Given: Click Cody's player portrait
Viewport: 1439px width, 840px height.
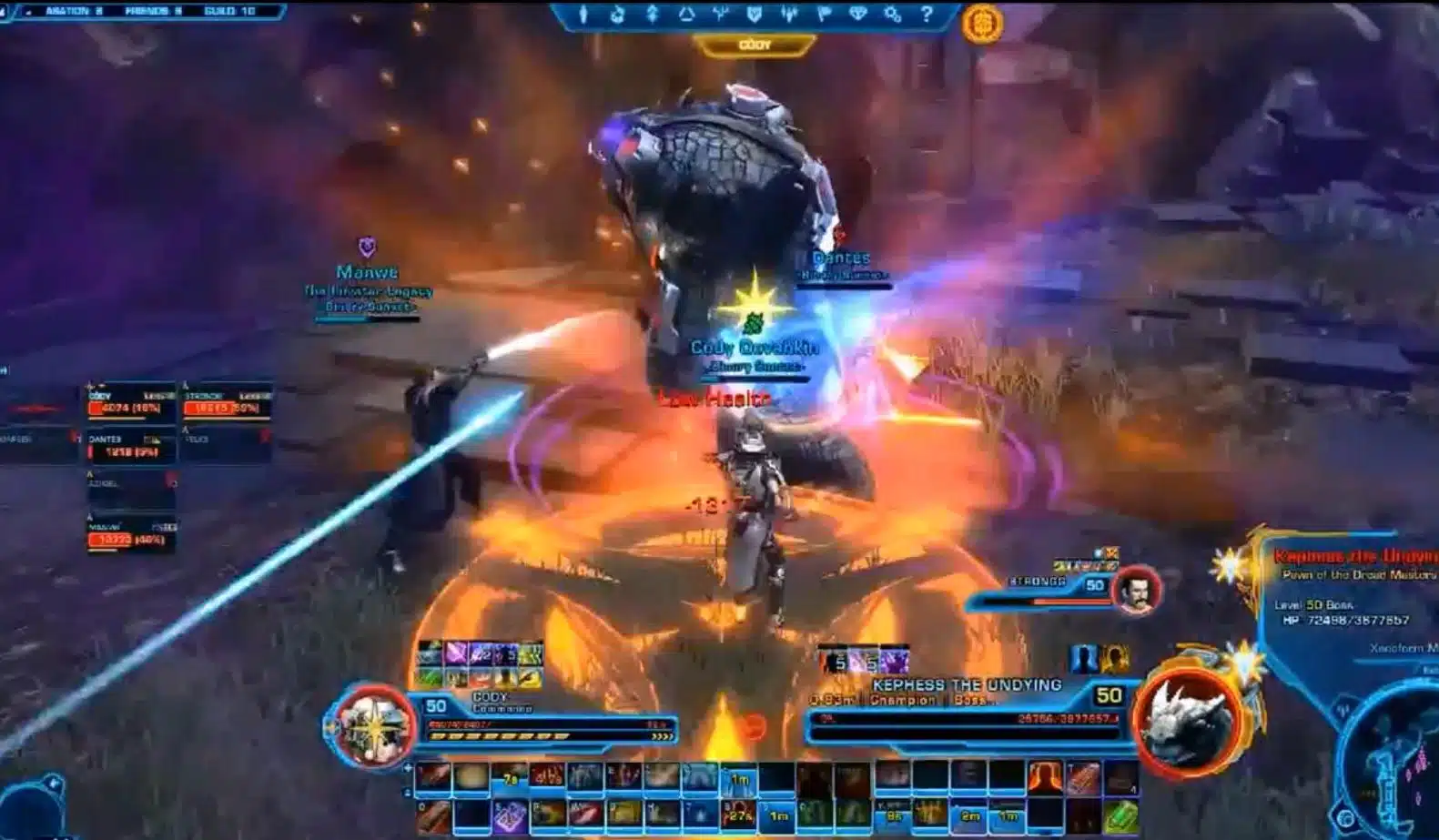Looking at the screenshot, I should (x=372, y=726).
